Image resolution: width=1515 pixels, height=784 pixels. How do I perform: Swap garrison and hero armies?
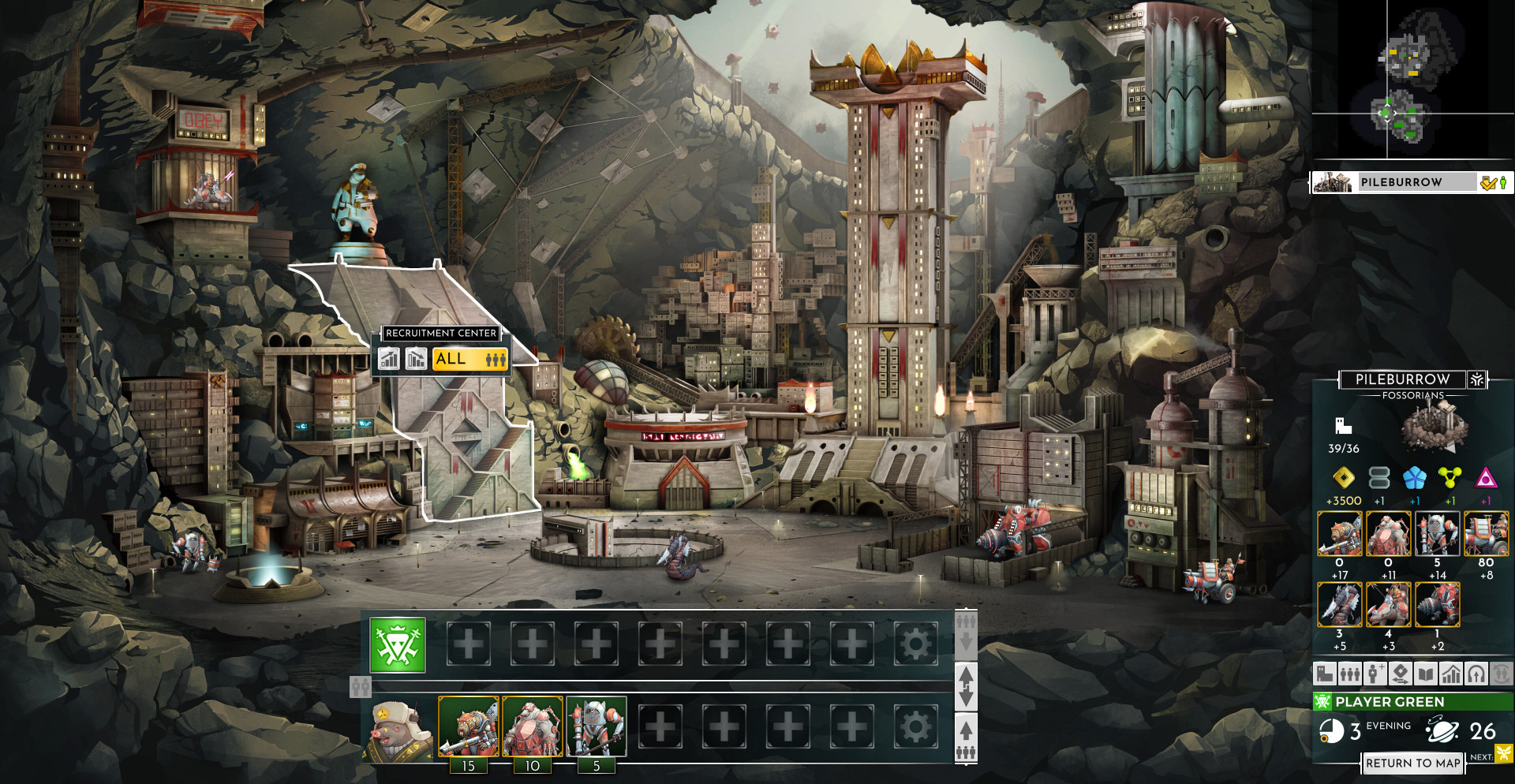966,686
